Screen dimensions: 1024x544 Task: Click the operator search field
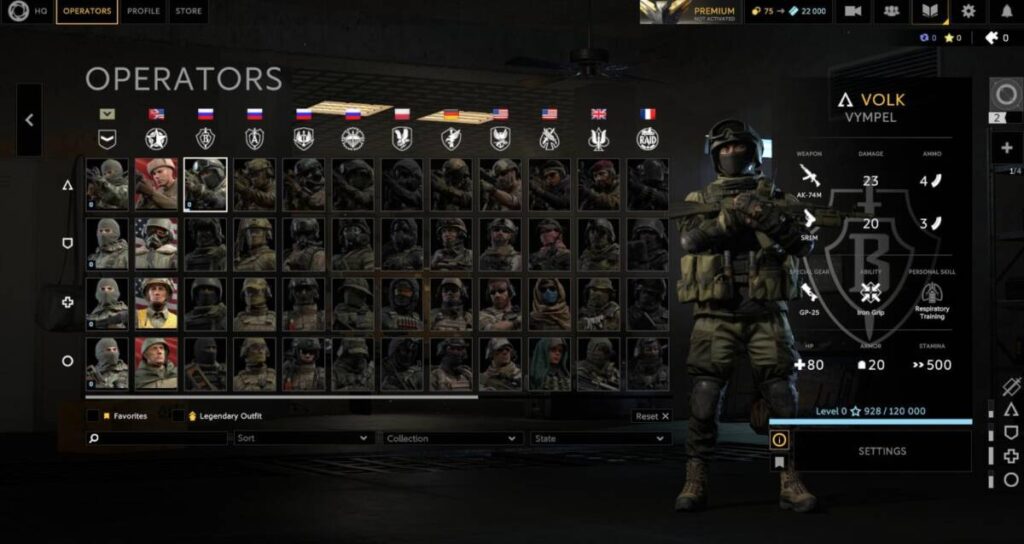click(x=156, y=438)
